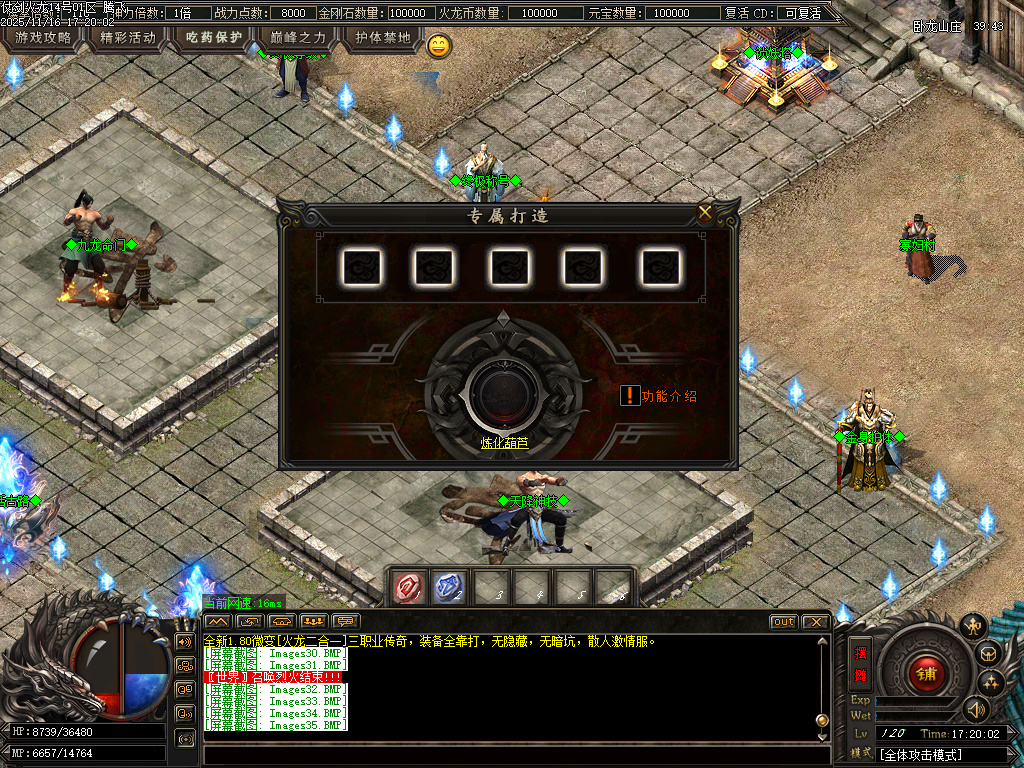Open the 精彩活动 events menu
Screen dimensions: 1024x768
[129, 38]
